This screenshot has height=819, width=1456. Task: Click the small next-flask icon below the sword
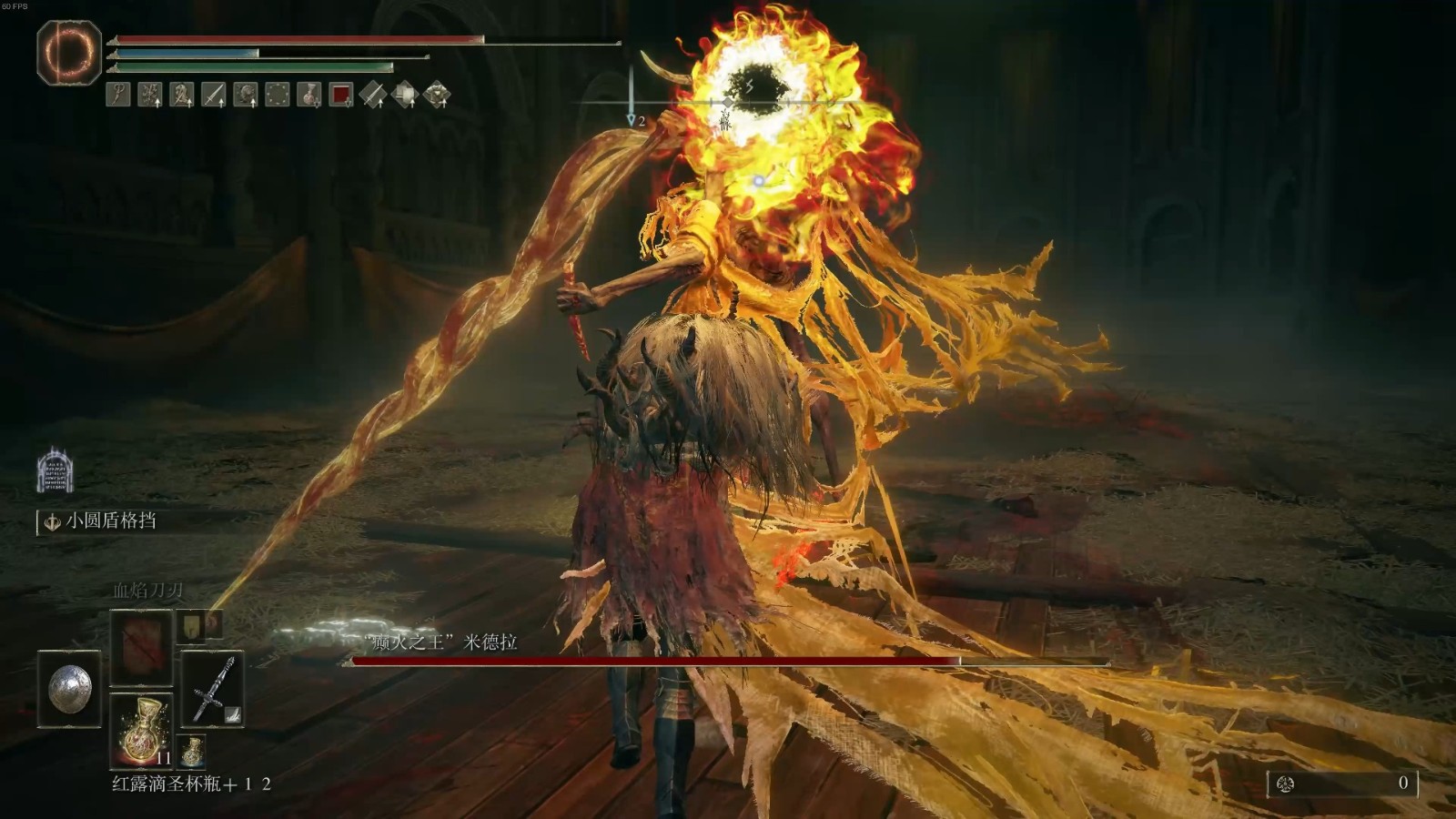click(192, 752)
